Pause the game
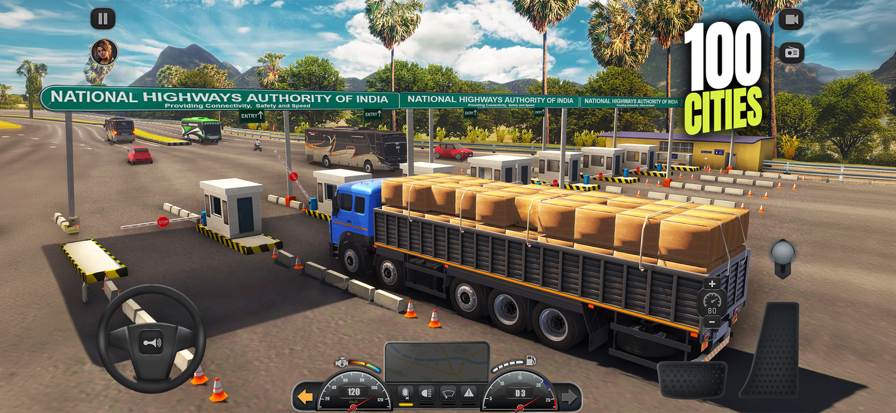The width and height of the screenshot is (896, 413). point(103,18)
